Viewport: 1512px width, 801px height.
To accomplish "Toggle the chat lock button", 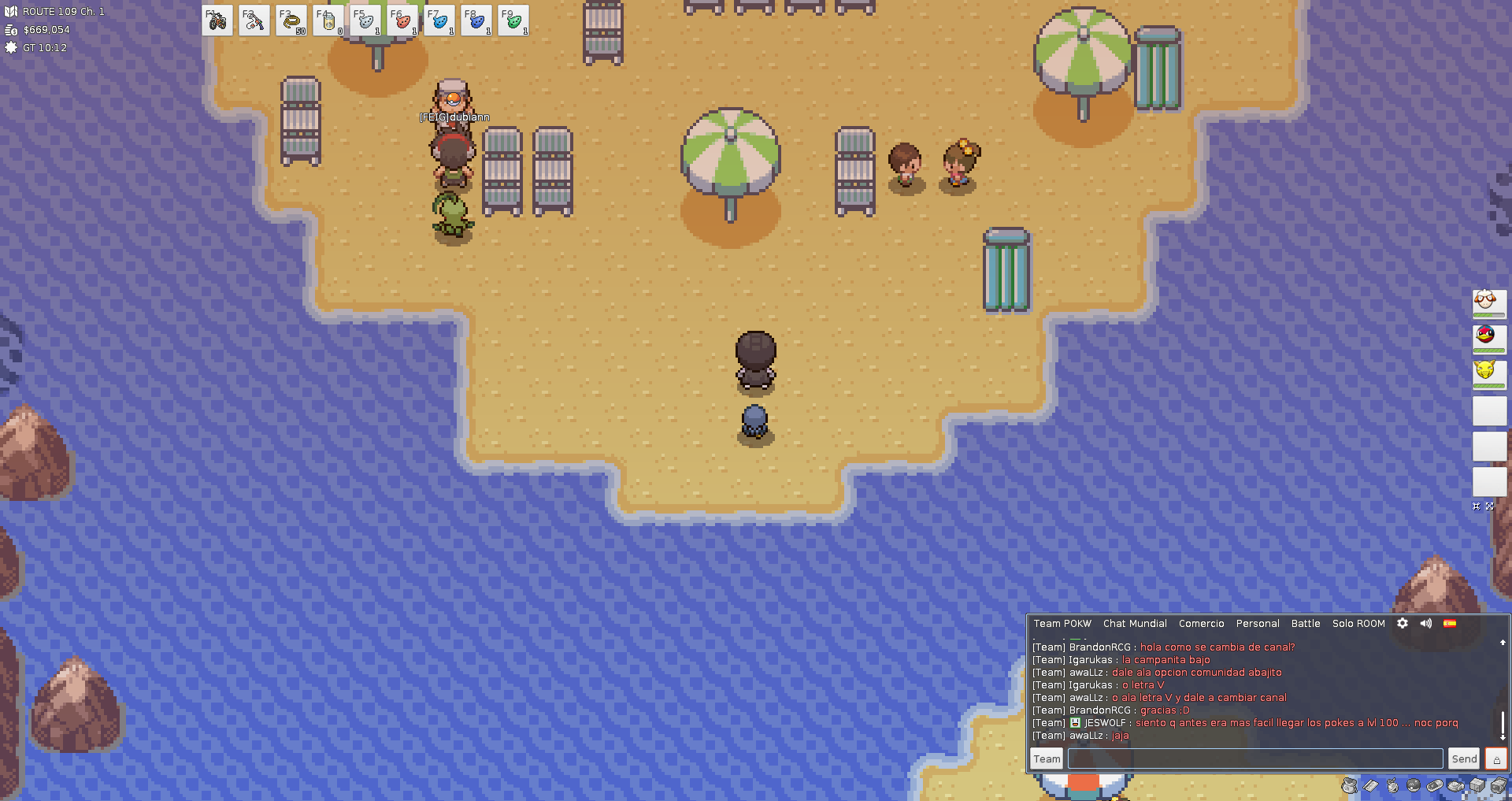I will coord(1496,758).
